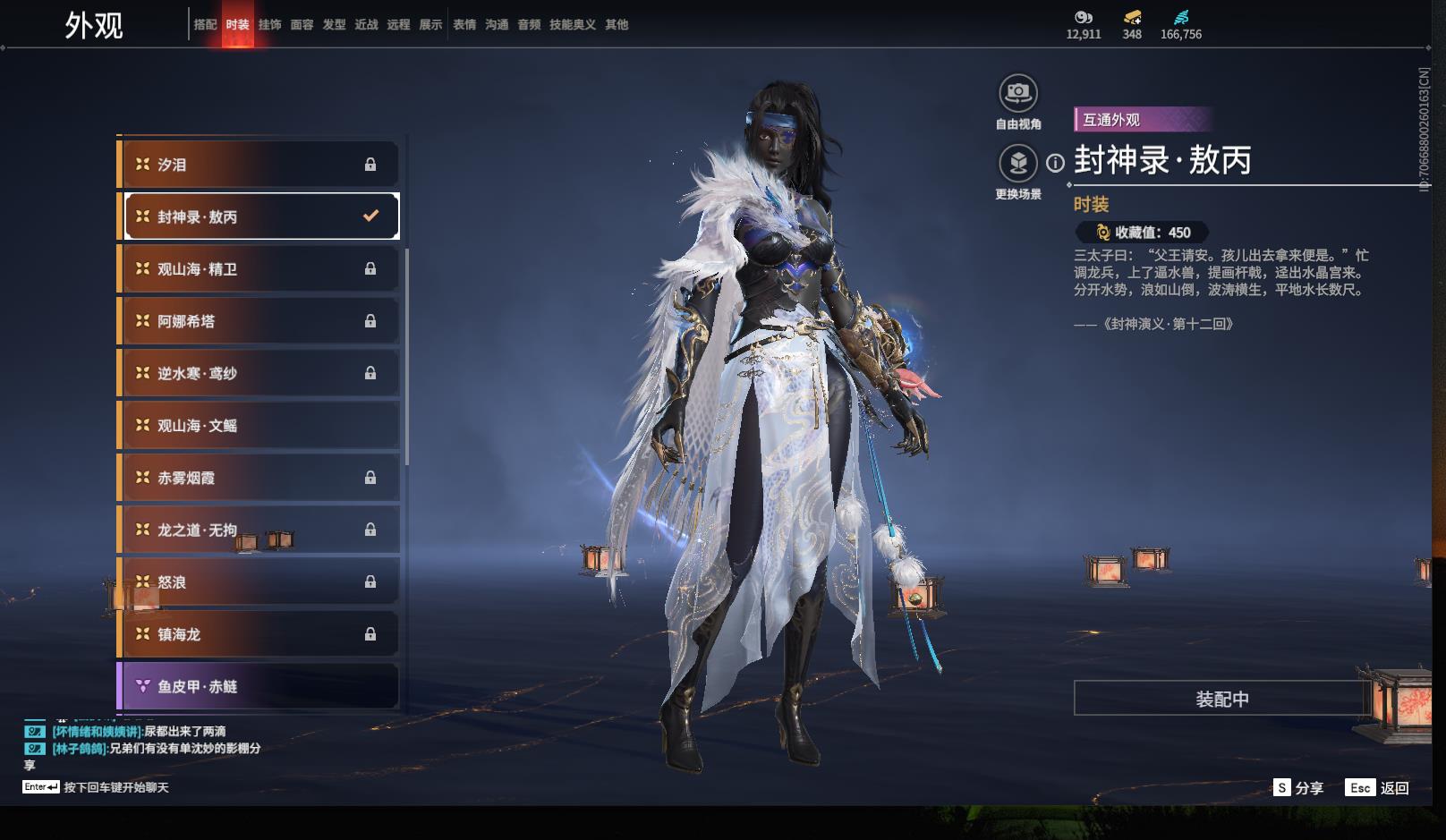Pick the purple 鱼皮甲·赤鲢 outfit
The image size is (1446, 840).
(x=259, y=686)
